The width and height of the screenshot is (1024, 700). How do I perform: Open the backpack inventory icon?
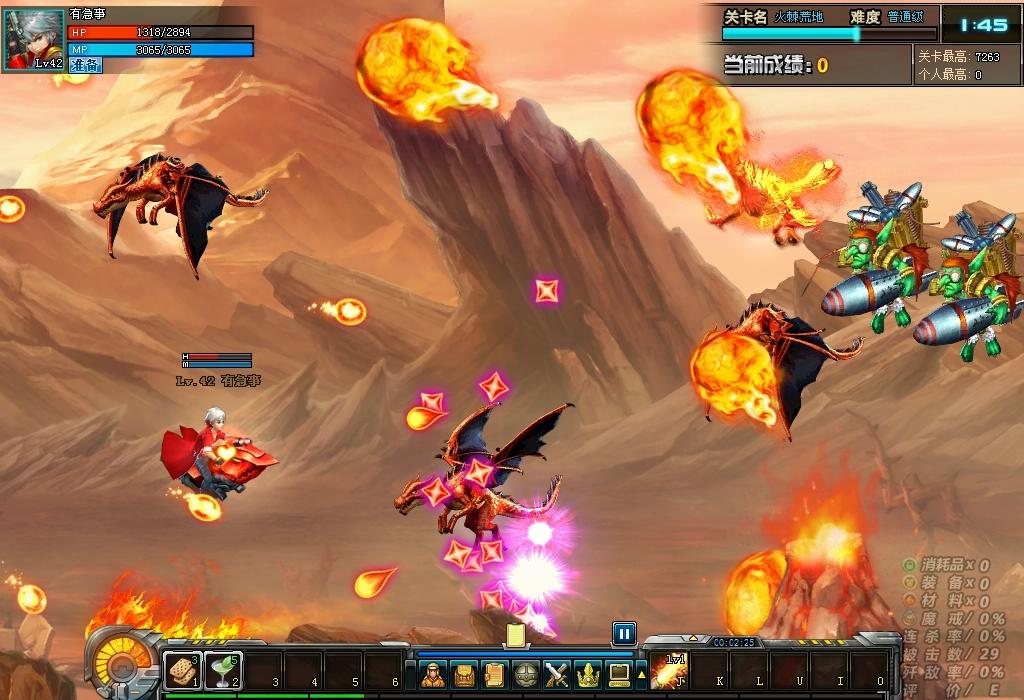click(463, 675)
